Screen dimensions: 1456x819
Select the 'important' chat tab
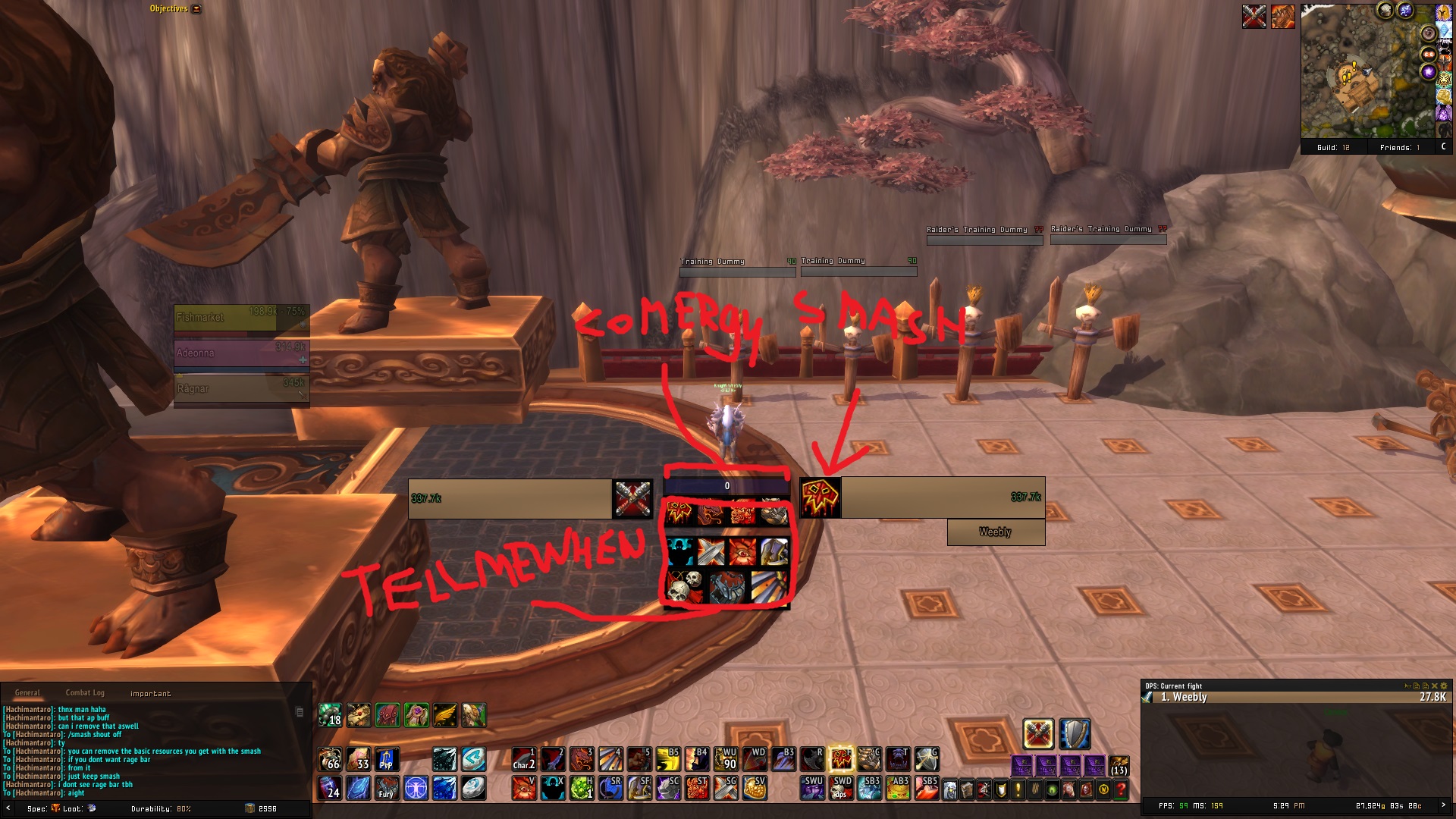click(150, 694)
